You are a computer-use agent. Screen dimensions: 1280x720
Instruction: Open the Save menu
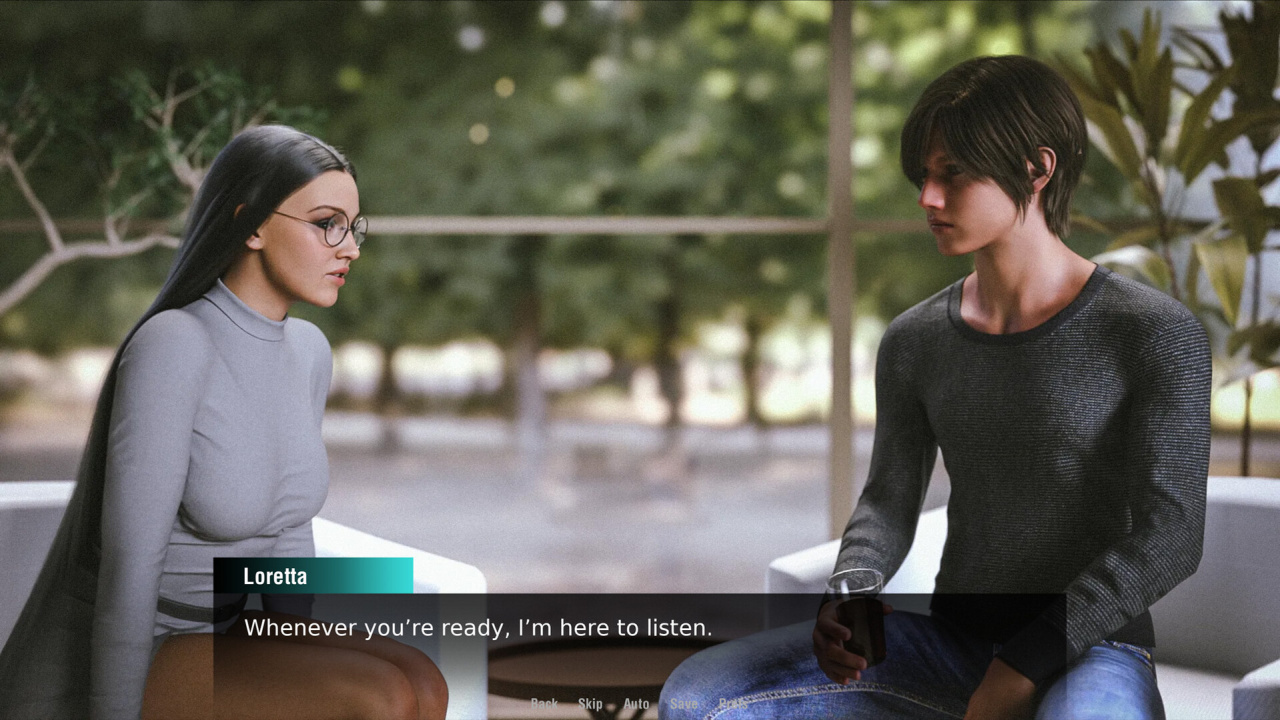click(x=684, y=704)
